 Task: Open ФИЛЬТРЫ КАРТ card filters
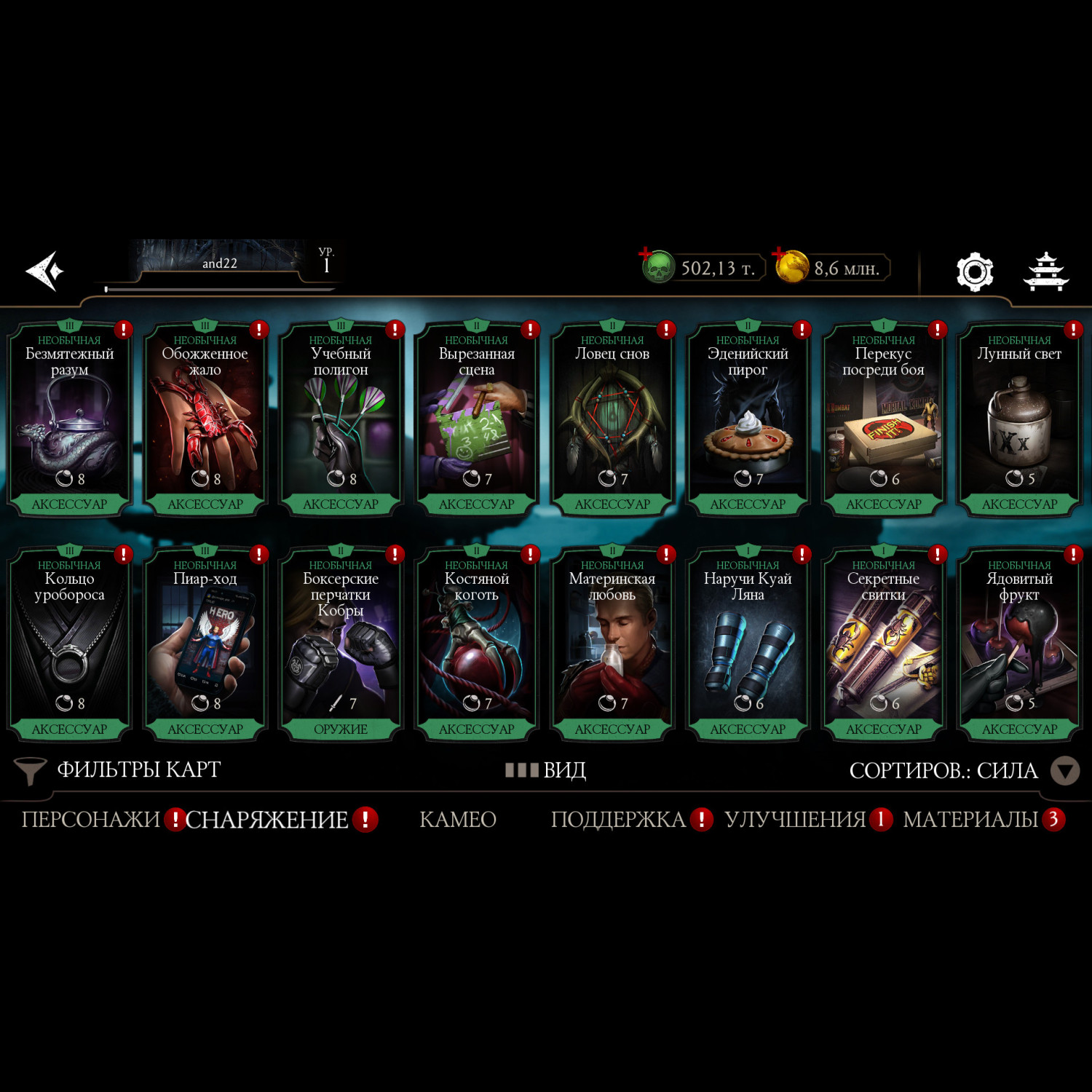pos(118,770)
